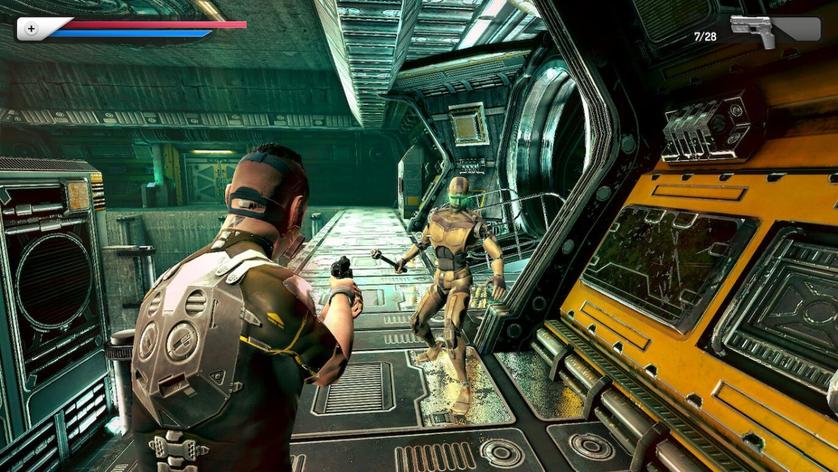Click the plus icon beside the health bar

tap(31, 29)
